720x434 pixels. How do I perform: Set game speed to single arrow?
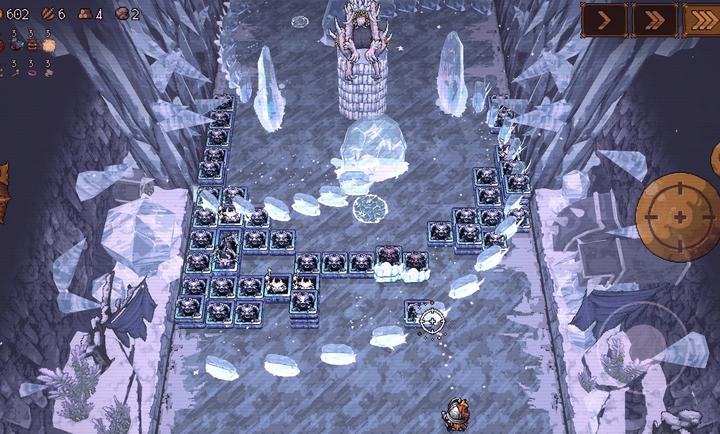tap(604, 19)
